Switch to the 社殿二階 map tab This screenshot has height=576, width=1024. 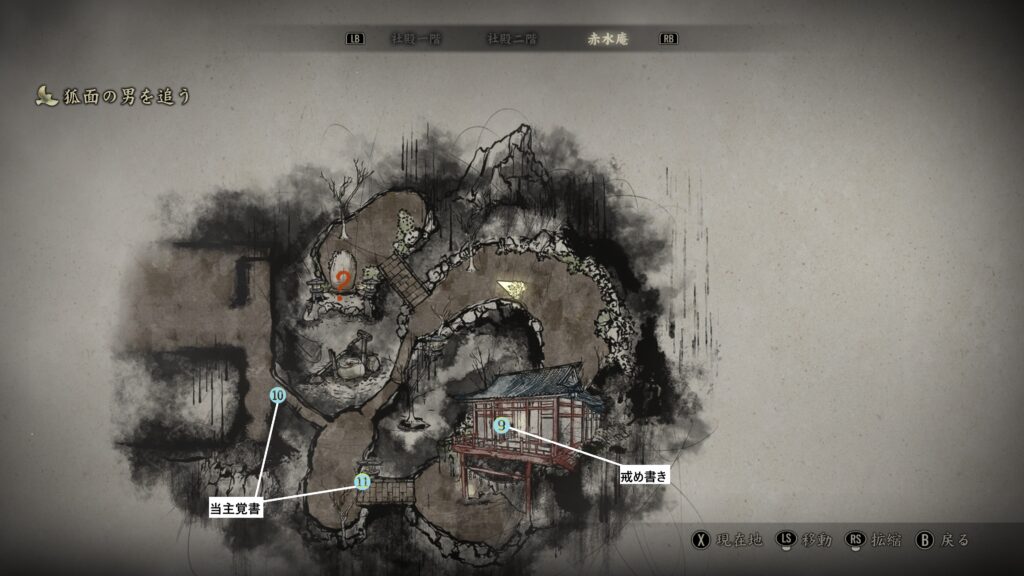tap(512, 39)
